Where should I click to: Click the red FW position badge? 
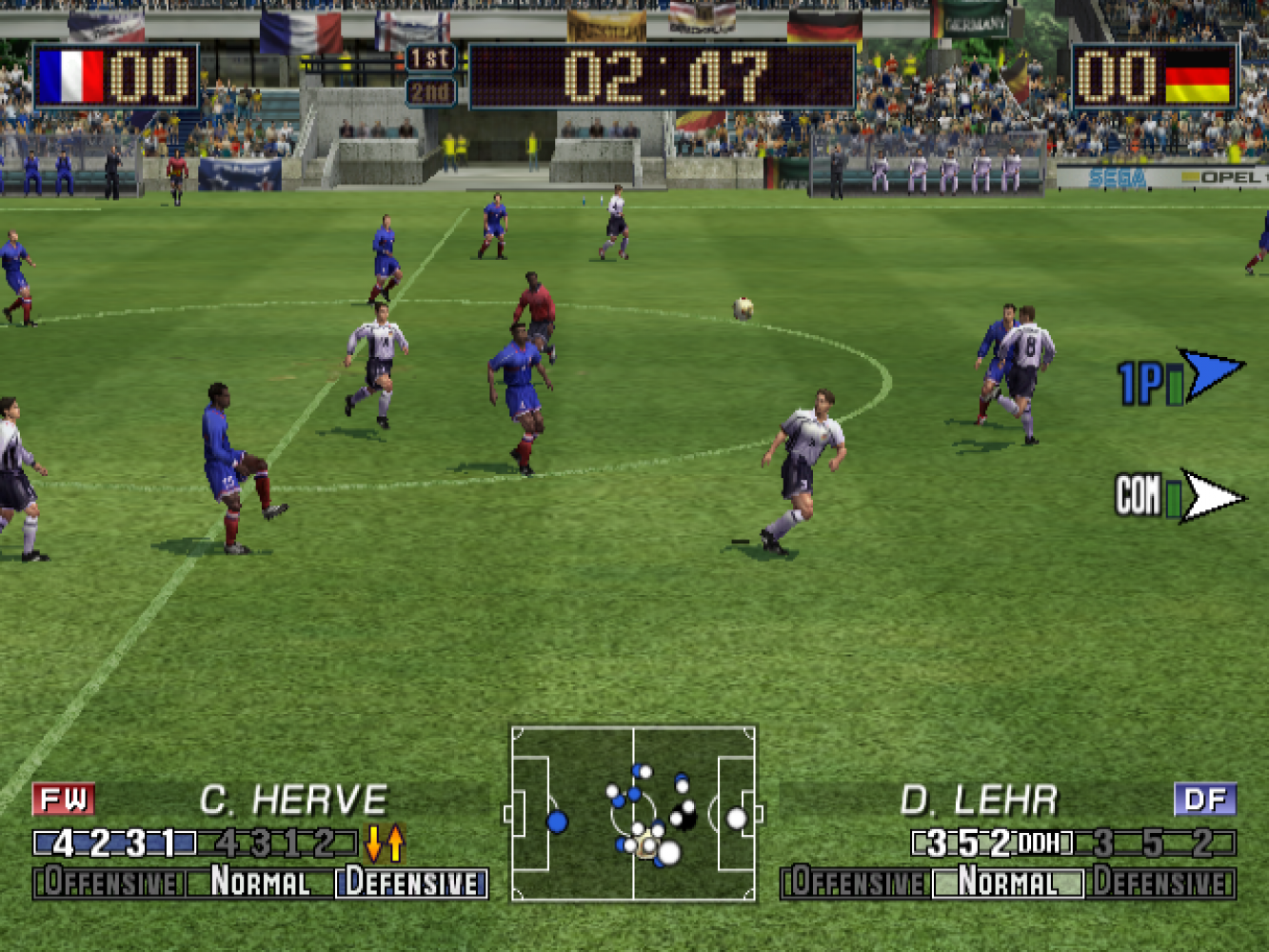point(64,800)
